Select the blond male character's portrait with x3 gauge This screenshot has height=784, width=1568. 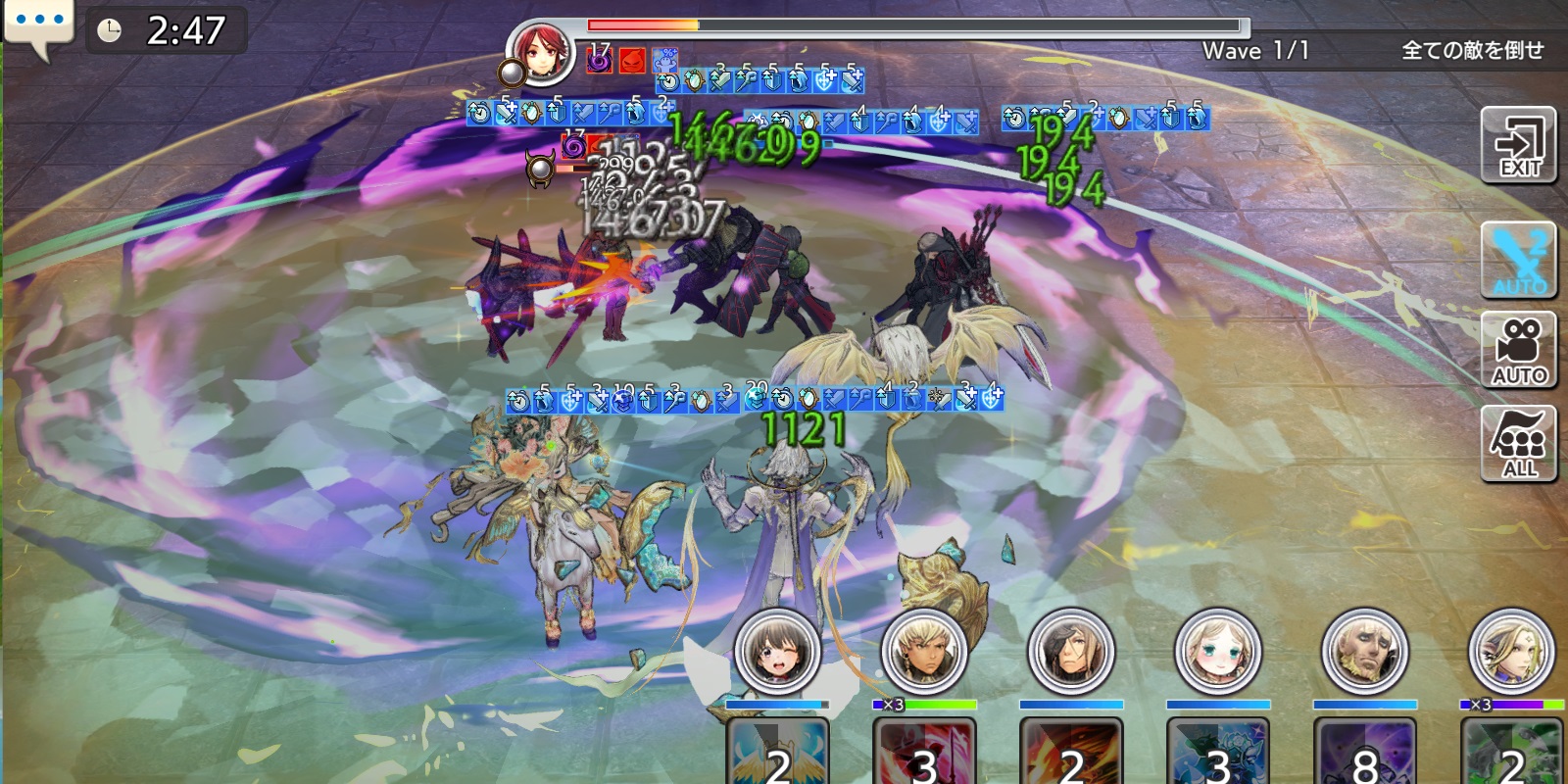click(x=924, y=652)
